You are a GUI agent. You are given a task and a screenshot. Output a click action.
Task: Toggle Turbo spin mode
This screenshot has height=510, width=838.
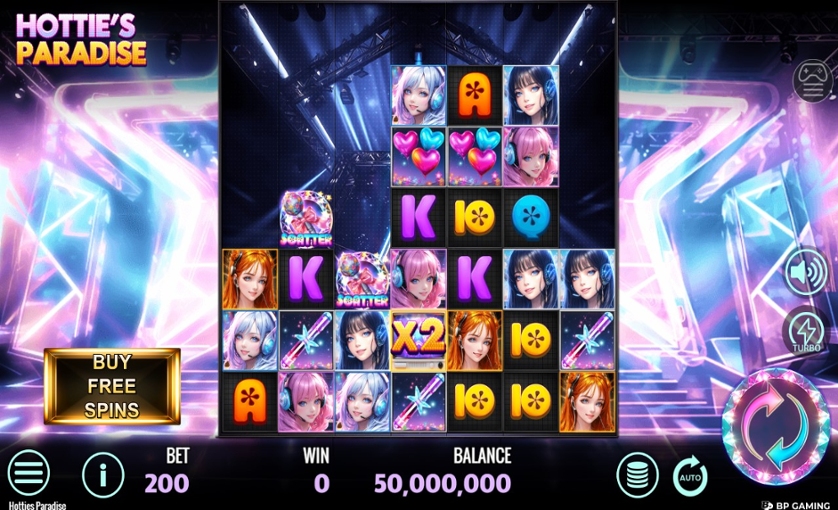click(x=807, y=331)
